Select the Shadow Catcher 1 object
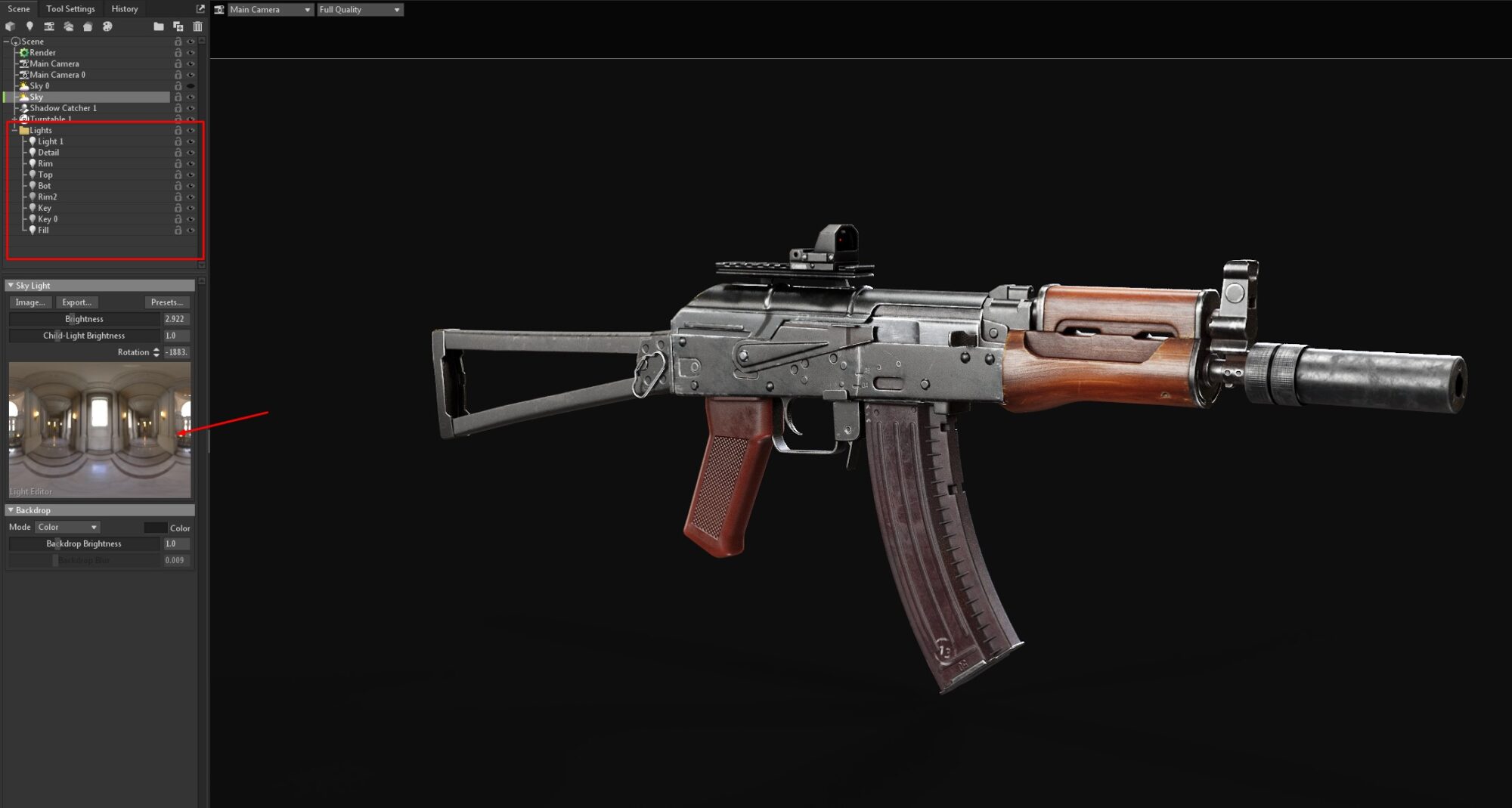The width and height of the screenshot is (1512, 808). pos(63,108)
